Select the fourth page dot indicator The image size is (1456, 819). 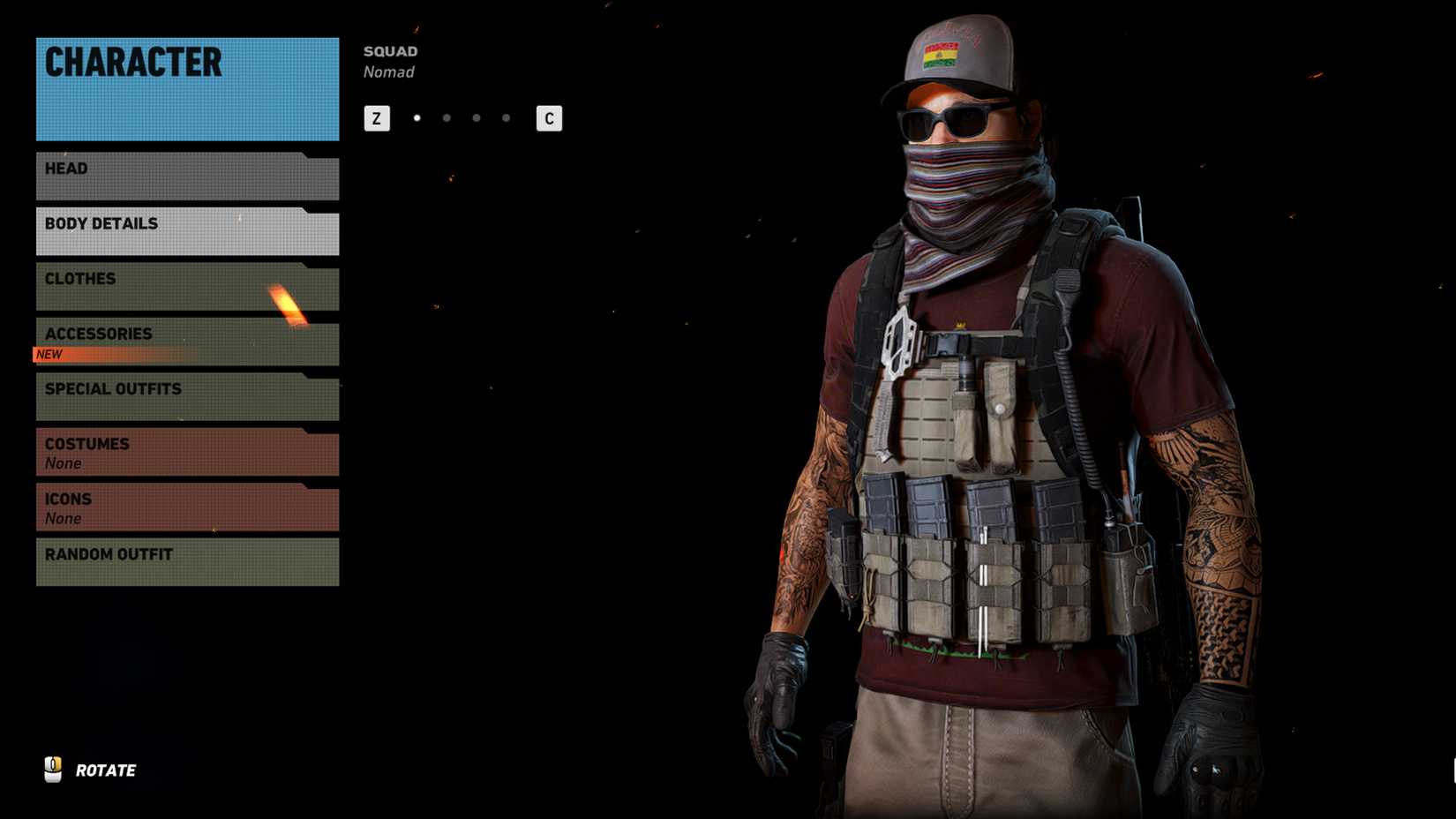click(506, 116)
